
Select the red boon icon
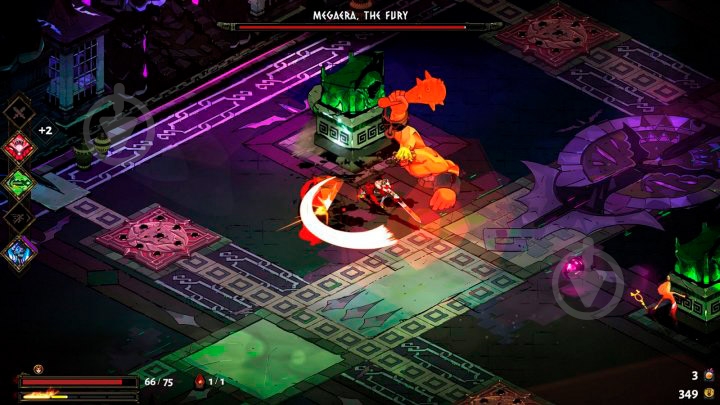click(x=21, y=146)
